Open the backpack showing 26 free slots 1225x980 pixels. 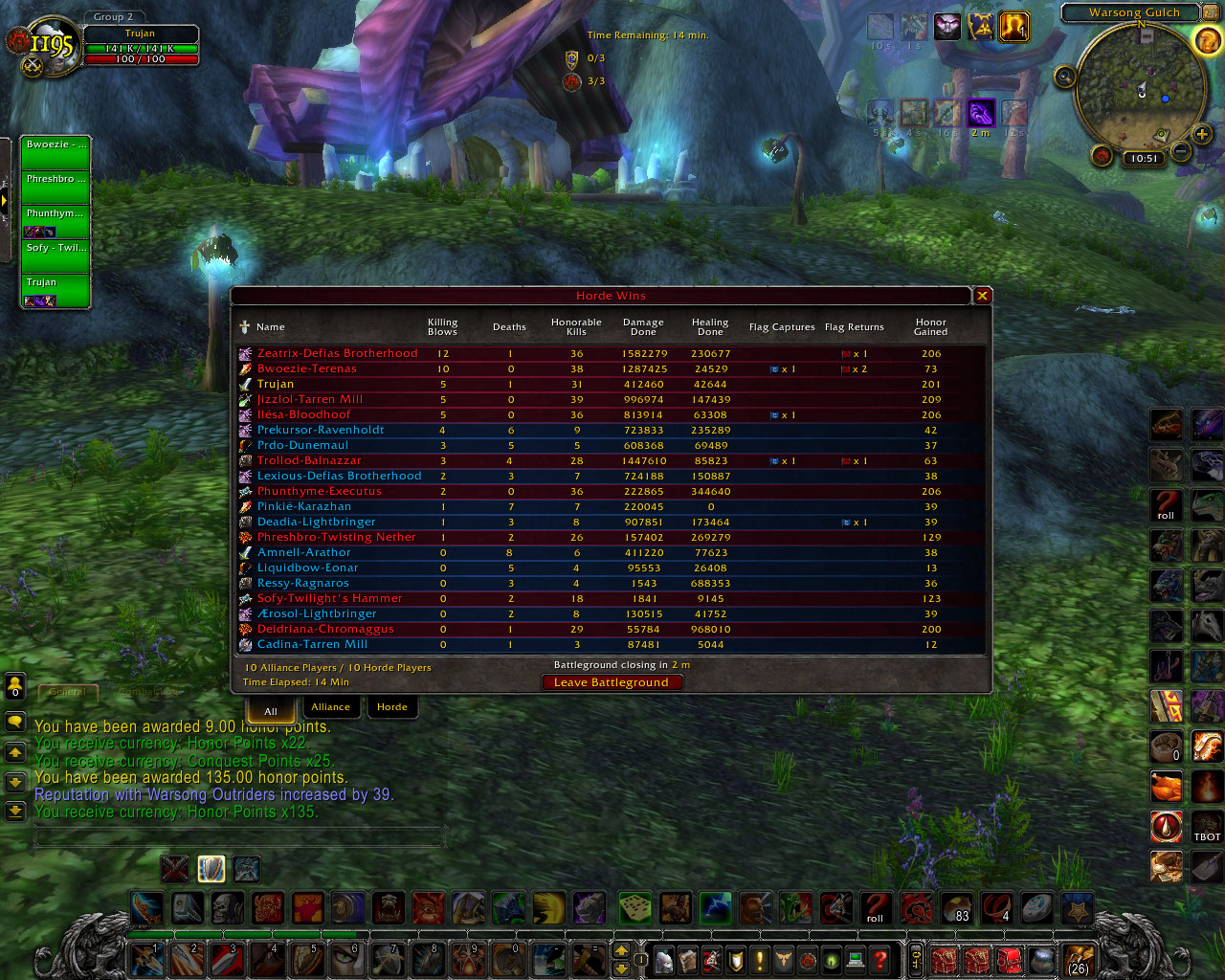[x=1077, y=960]
